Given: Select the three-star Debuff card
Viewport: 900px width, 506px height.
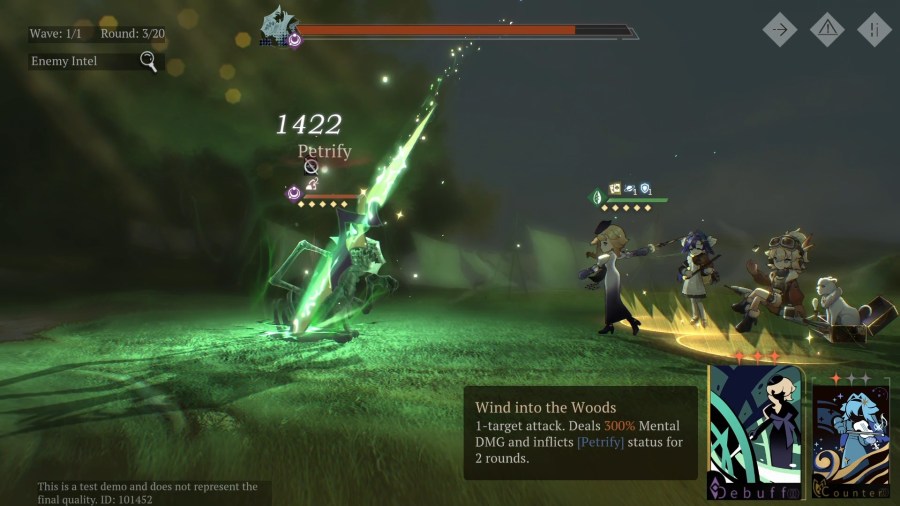Looking at the screenshot, I should [x=755, y=432].
